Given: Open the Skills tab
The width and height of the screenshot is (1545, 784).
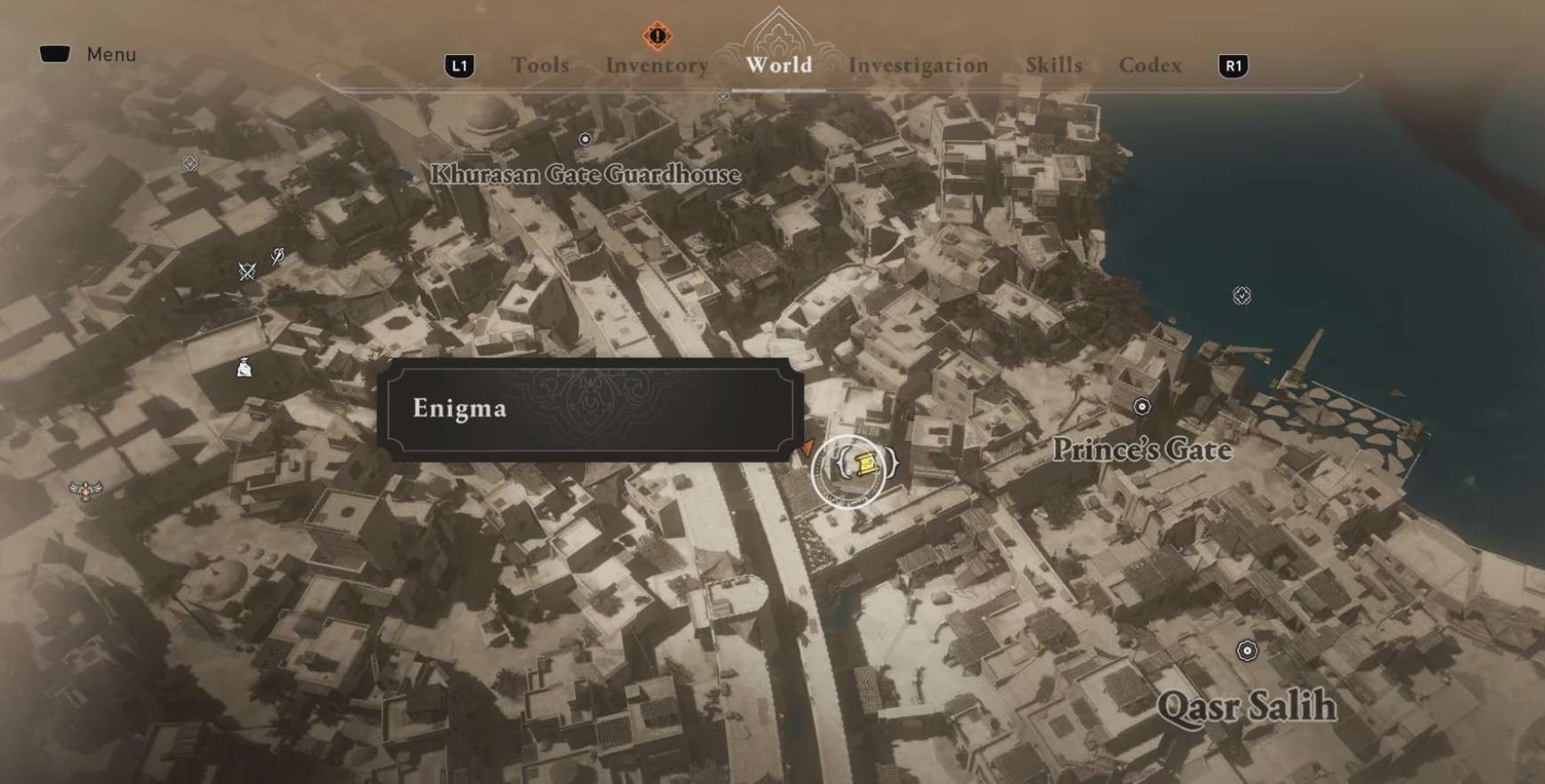Looking at the screenshot, I should point(1054,65).
